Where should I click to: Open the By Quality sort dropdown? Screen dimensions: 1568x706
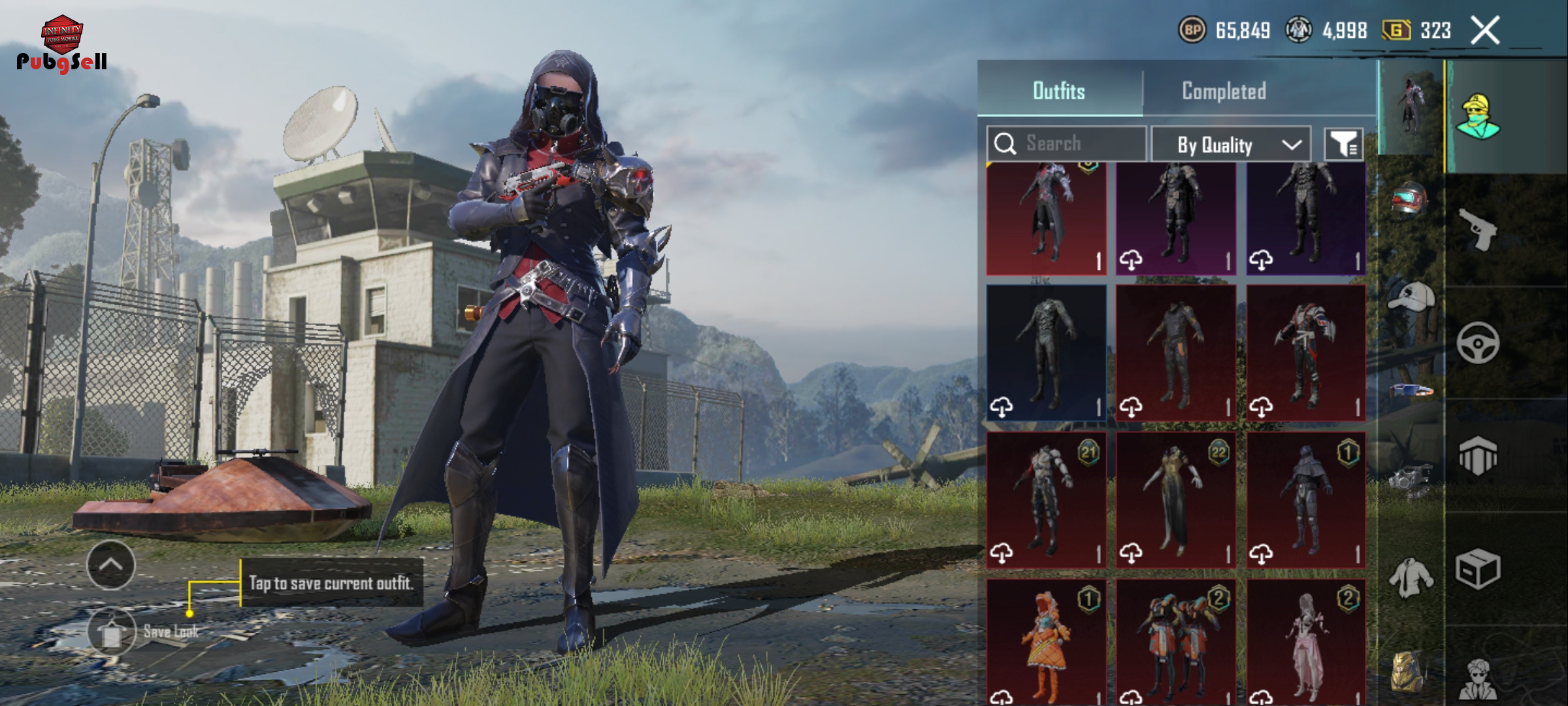tap(1230, 144)
